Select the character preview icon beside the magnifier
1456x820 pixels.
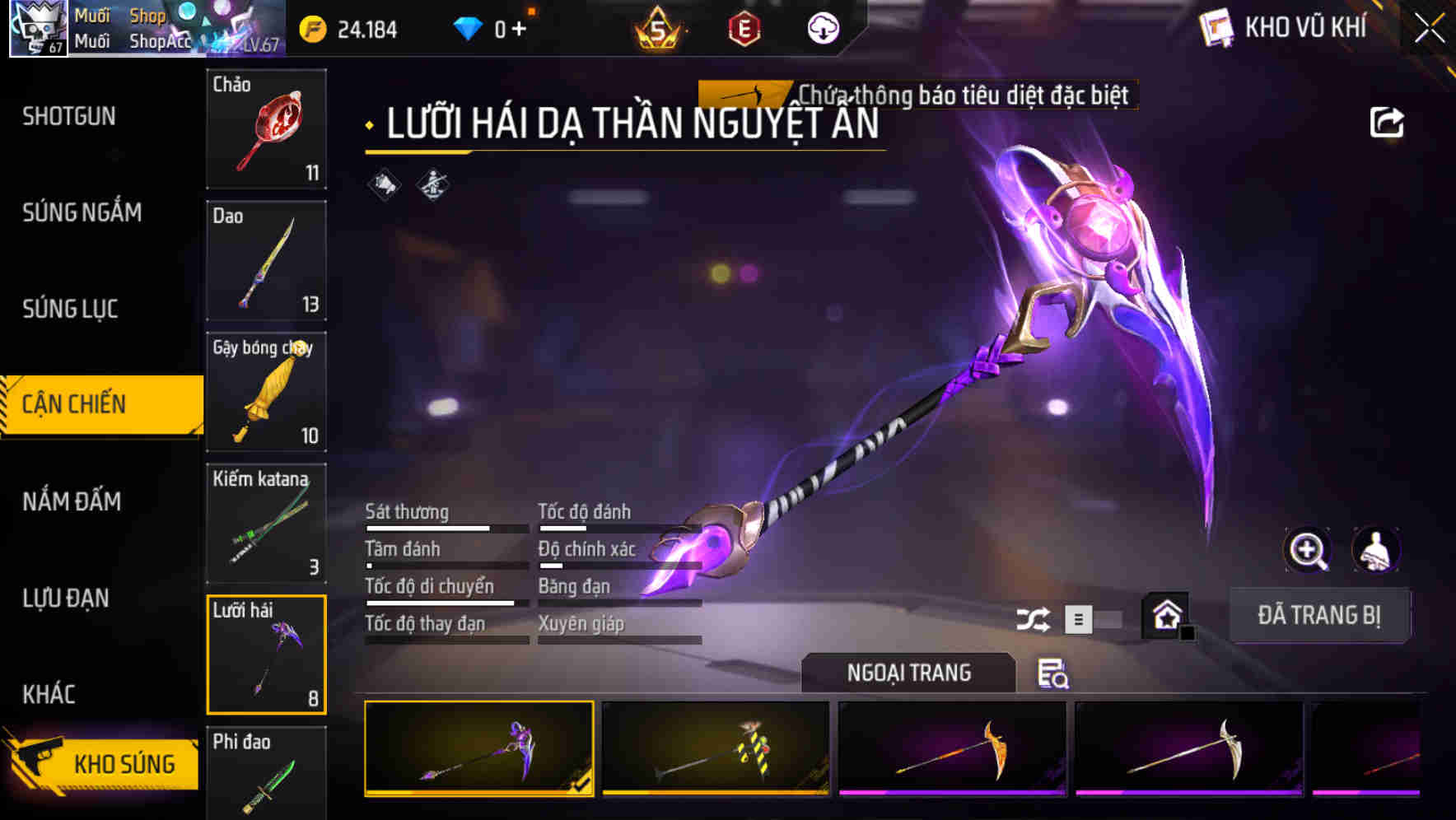[x=1377, y=550]
